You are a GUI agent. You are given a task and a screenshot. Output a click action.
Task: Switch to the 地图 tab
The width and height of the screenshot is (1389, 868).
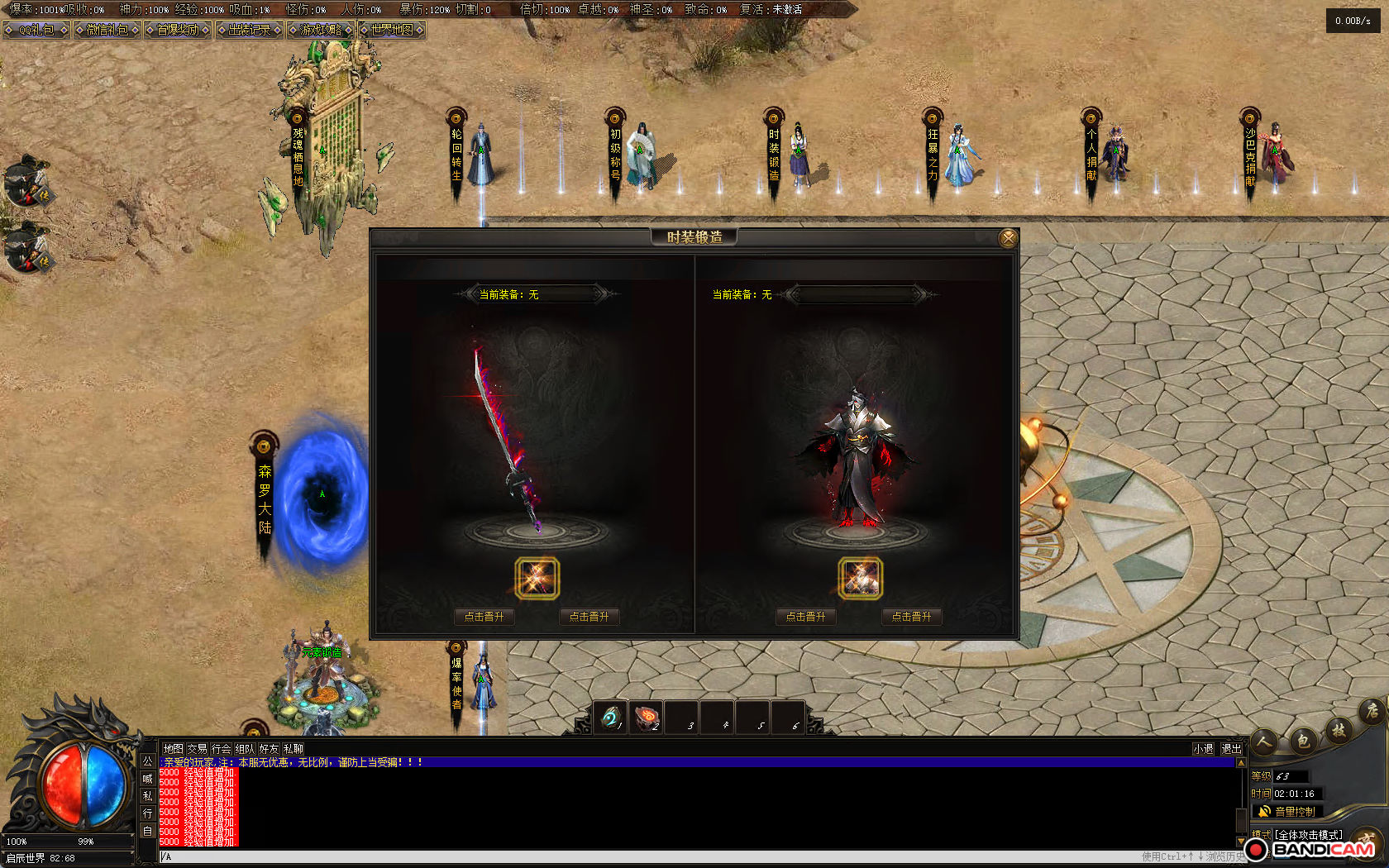pyautogui.click(x=173, y=749)
